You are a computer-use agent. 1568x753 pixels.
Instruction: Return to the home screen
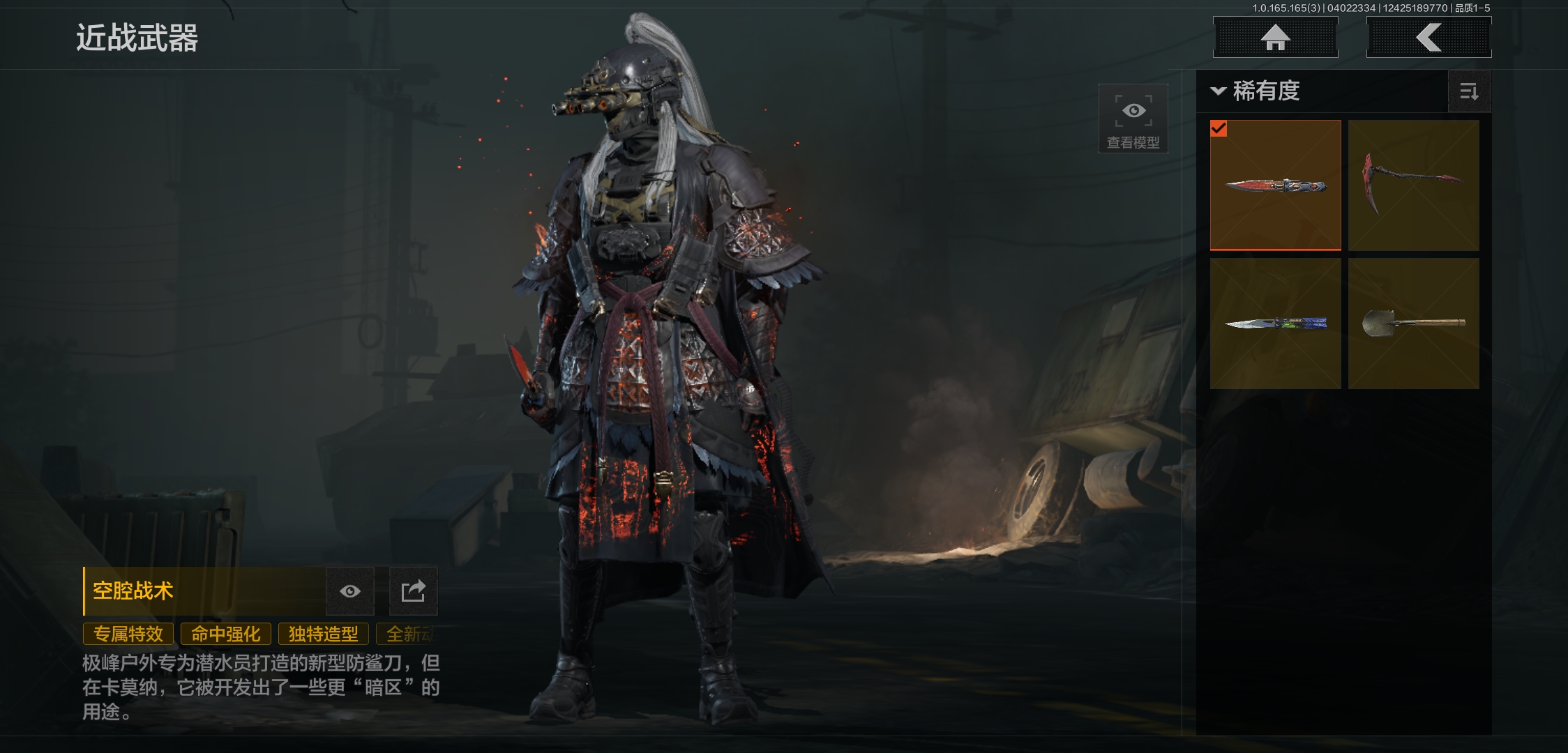tap(1275, 38)
